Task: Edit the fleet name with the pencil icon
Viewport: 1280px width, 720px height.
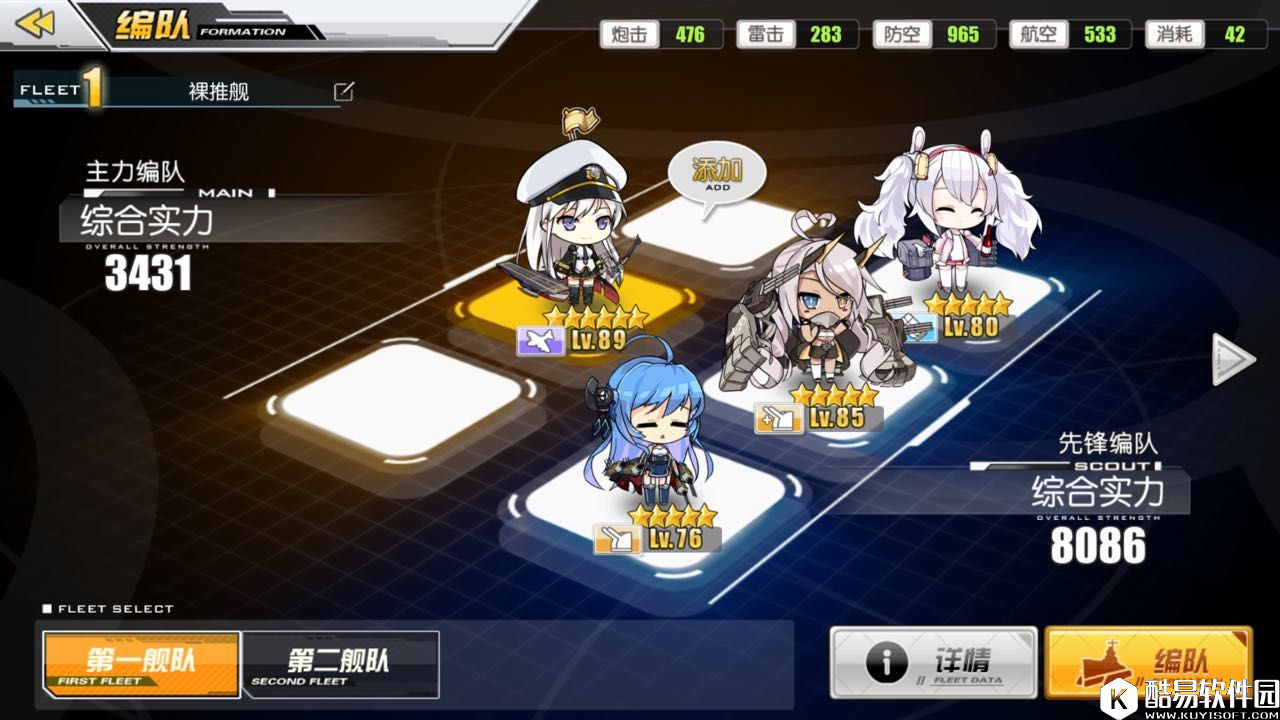Action: pos(343,92)
